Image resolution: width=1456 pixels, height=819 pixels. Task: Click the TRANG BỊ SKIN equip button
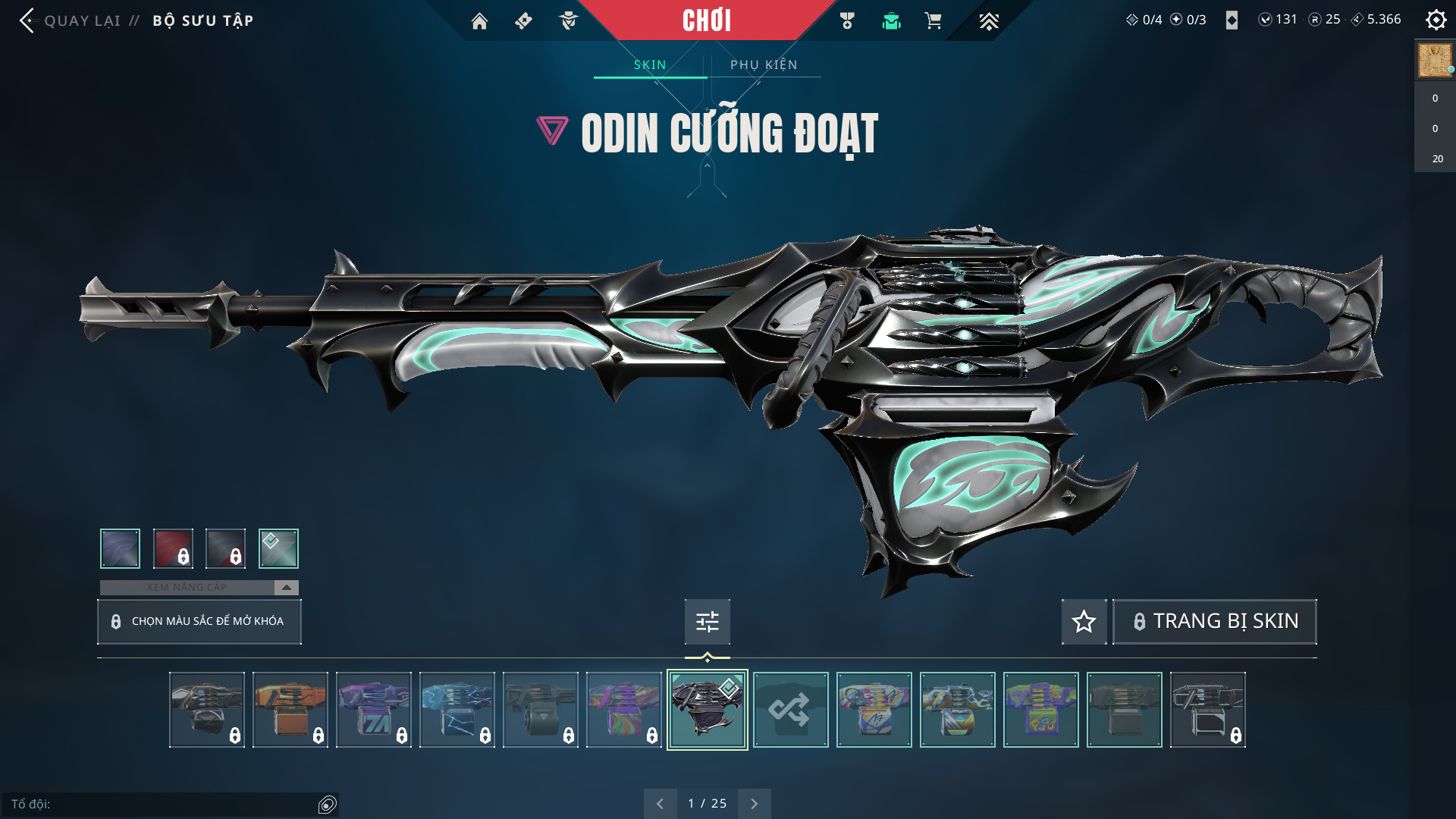[x=1215, y=622]
